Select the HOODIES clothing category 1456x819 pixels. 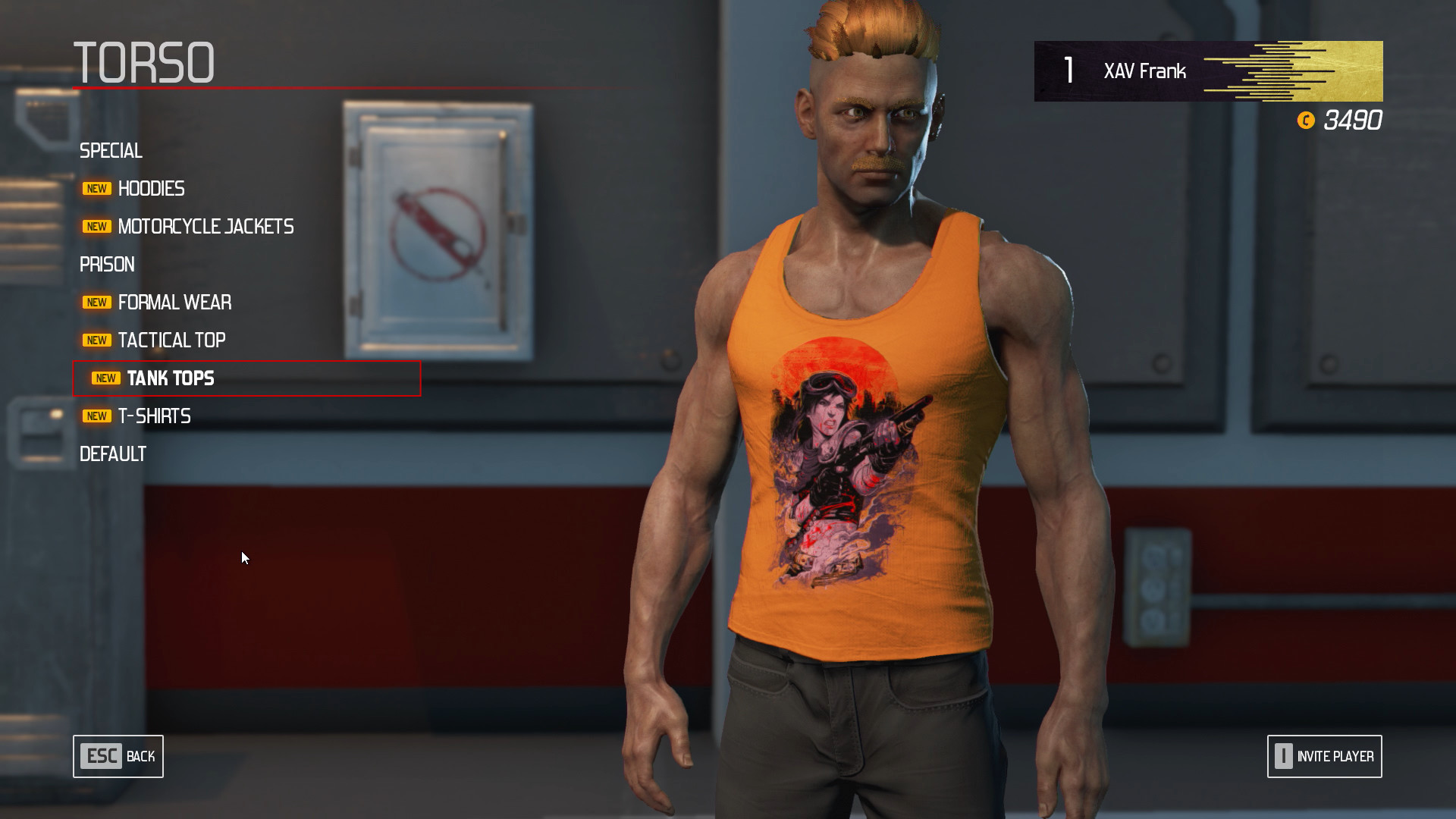point(151,188)
